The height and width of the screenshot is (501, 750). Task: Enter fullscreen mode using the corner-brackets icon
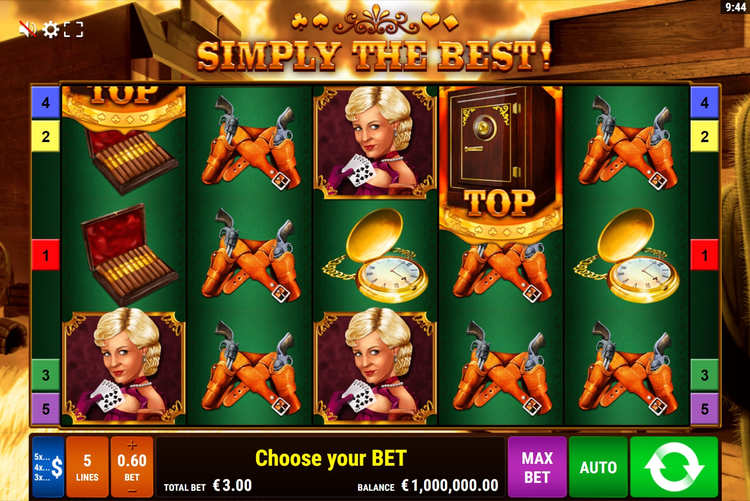pyautogui.click(x=74, y=29)
